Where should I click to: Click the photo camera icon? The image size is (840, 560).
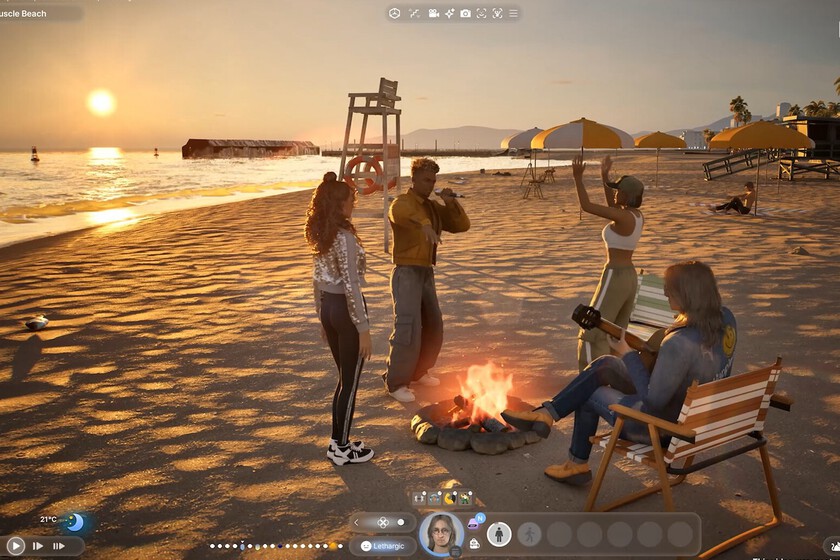465,13
